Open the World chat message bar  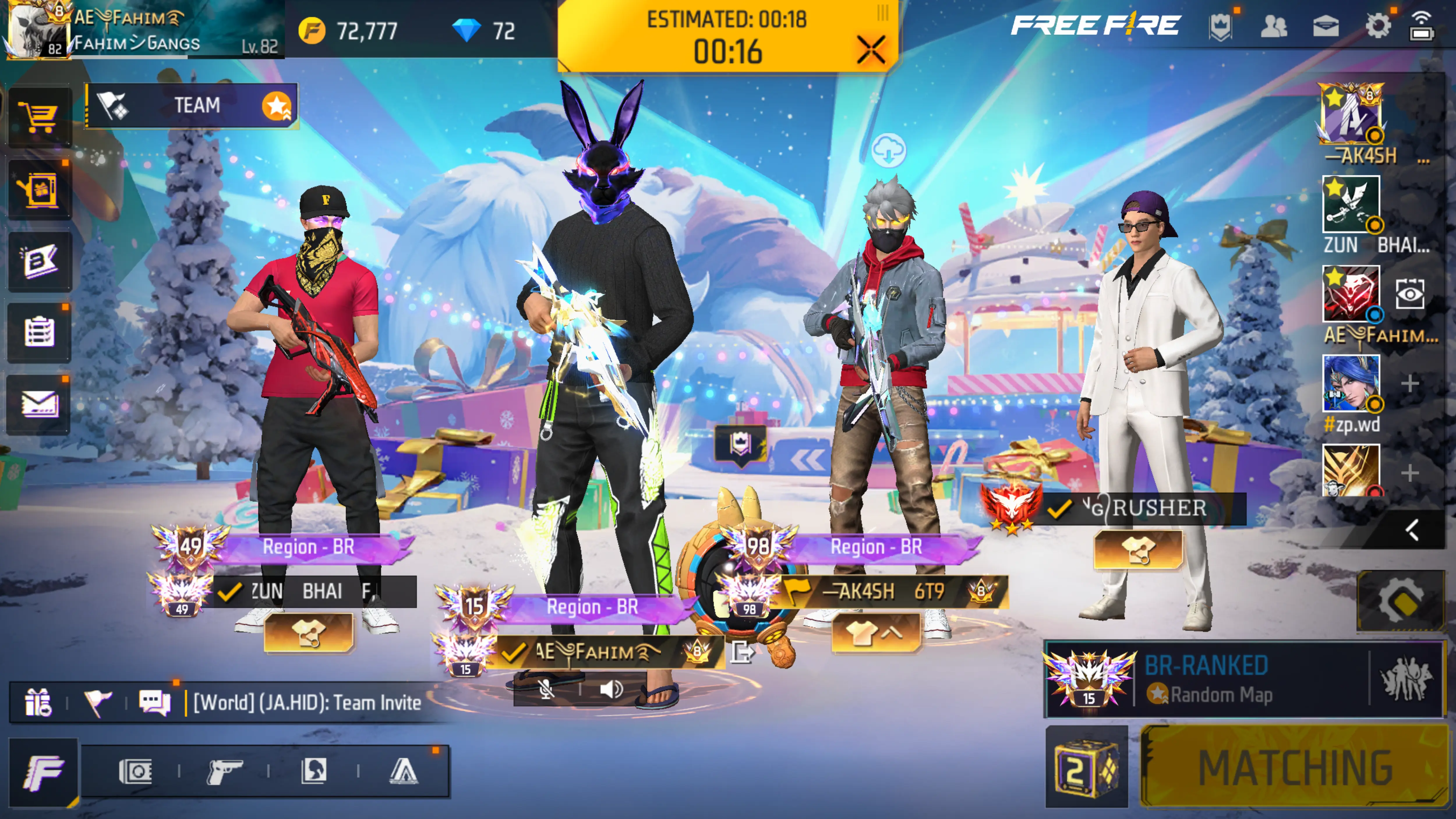pyautogui.click(x=308, y=703)
